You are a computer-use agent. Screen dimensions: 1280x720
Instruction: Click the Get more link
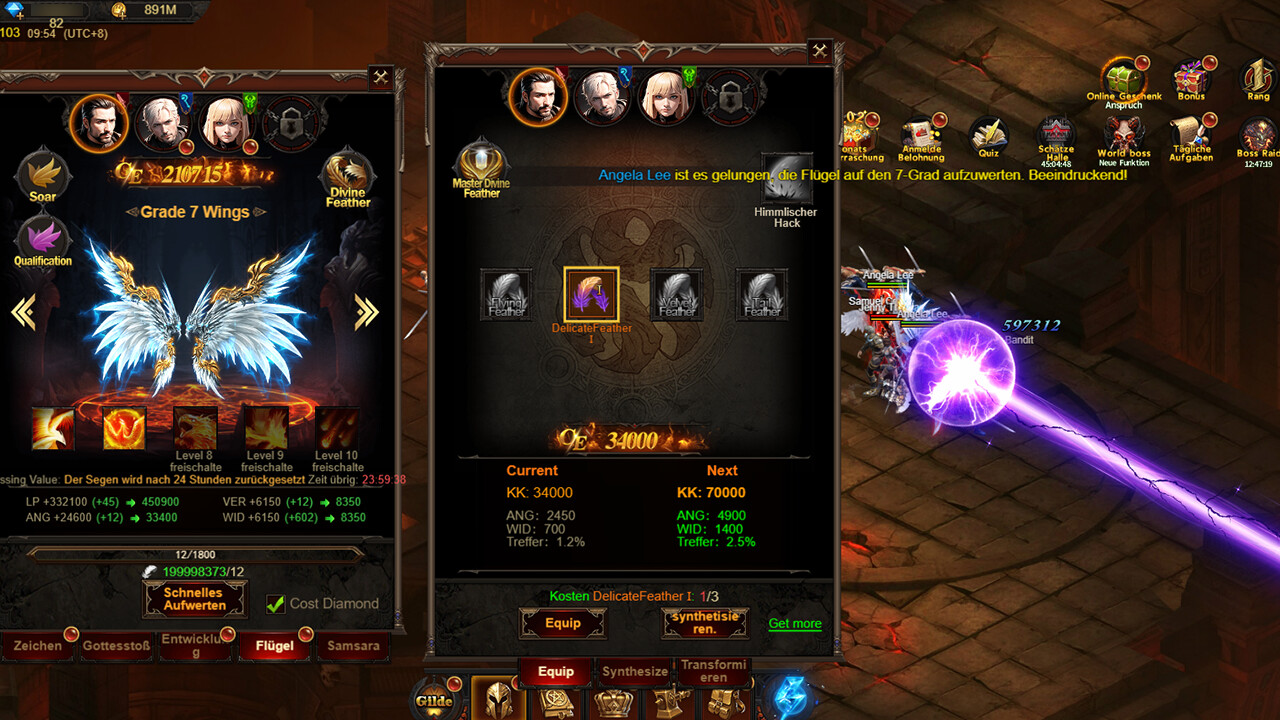tap(795, 623)
